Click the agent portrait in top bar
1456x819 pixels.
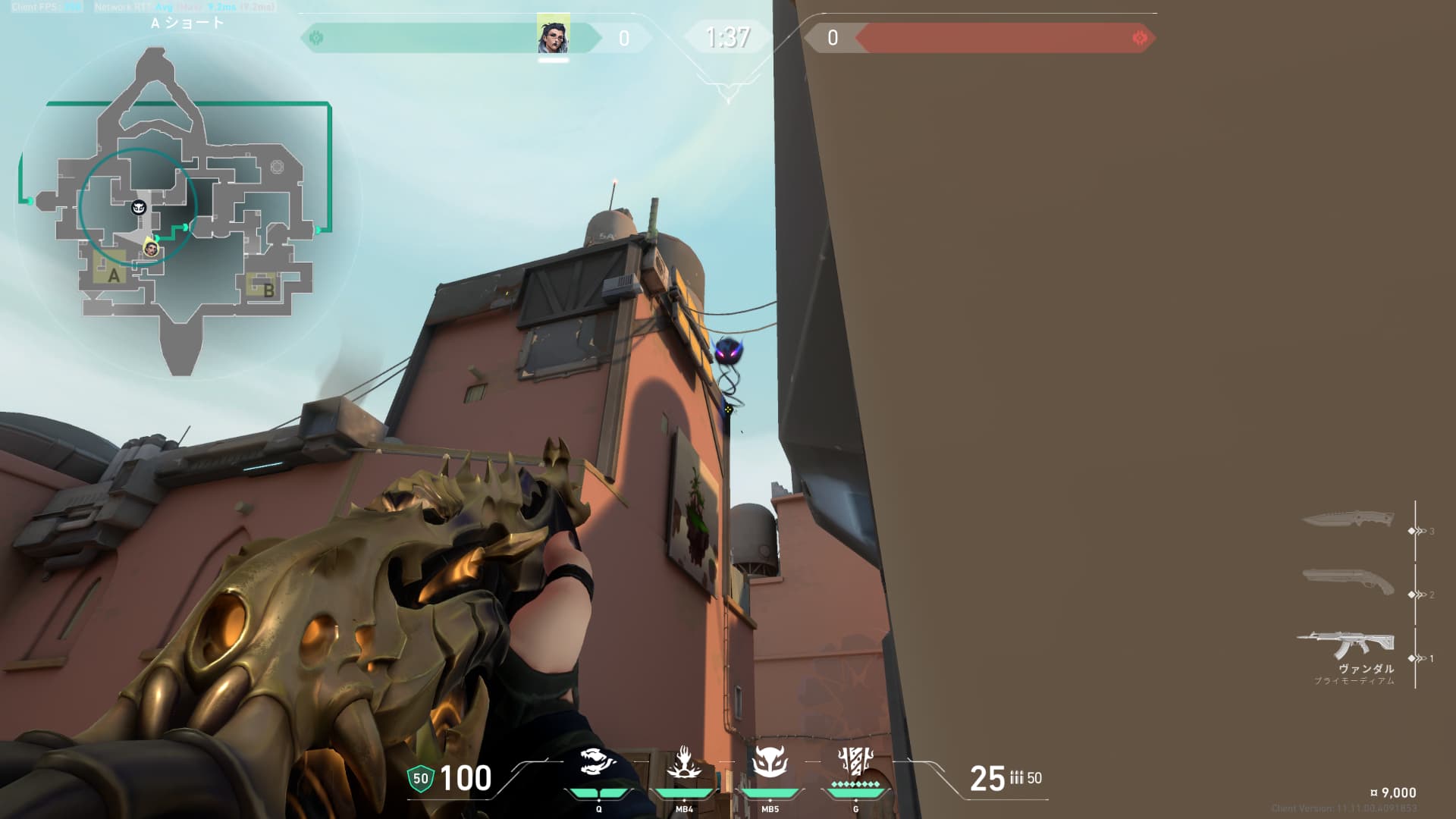tap(554, 35)
